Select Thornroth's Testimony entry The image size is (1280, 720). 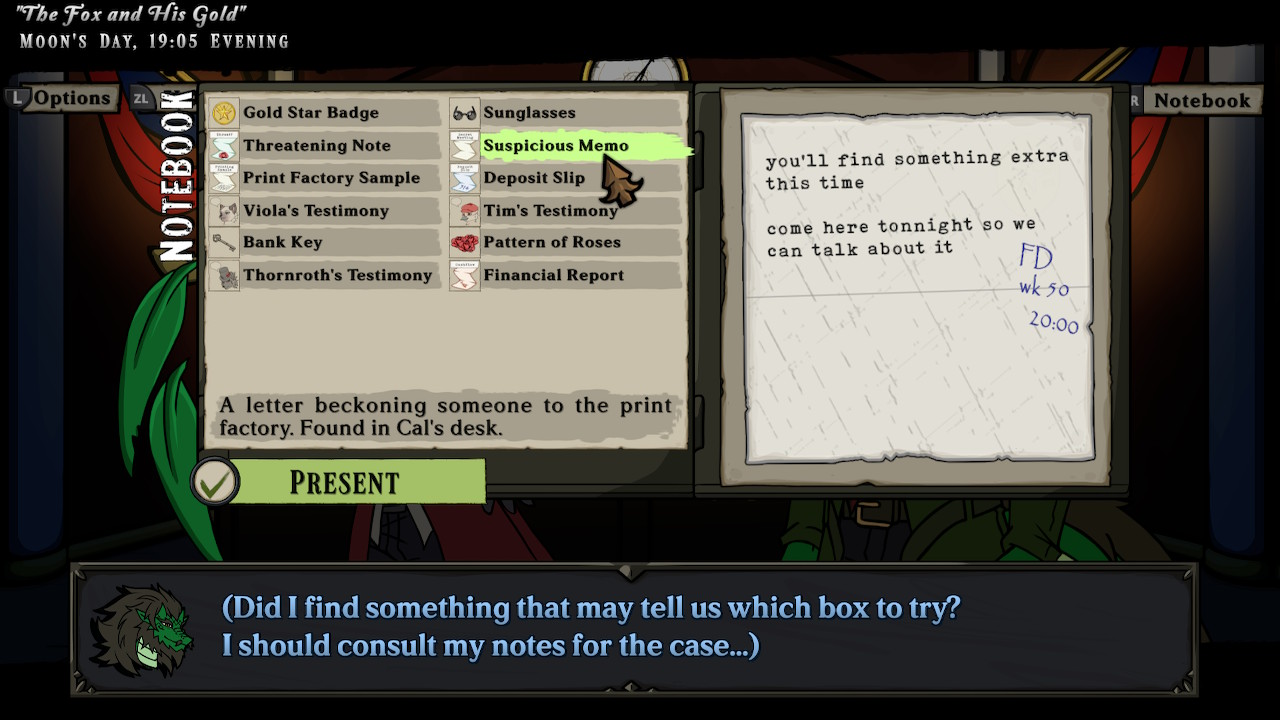click(x=337, y=275)
